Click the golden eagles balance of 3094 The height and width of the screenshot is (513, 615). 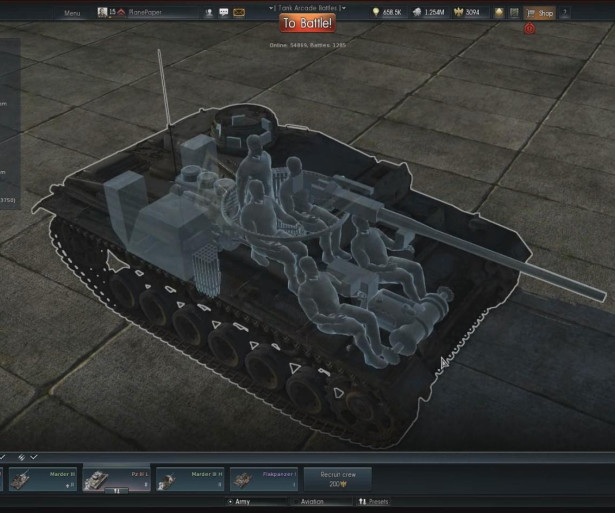coord(469,14)
